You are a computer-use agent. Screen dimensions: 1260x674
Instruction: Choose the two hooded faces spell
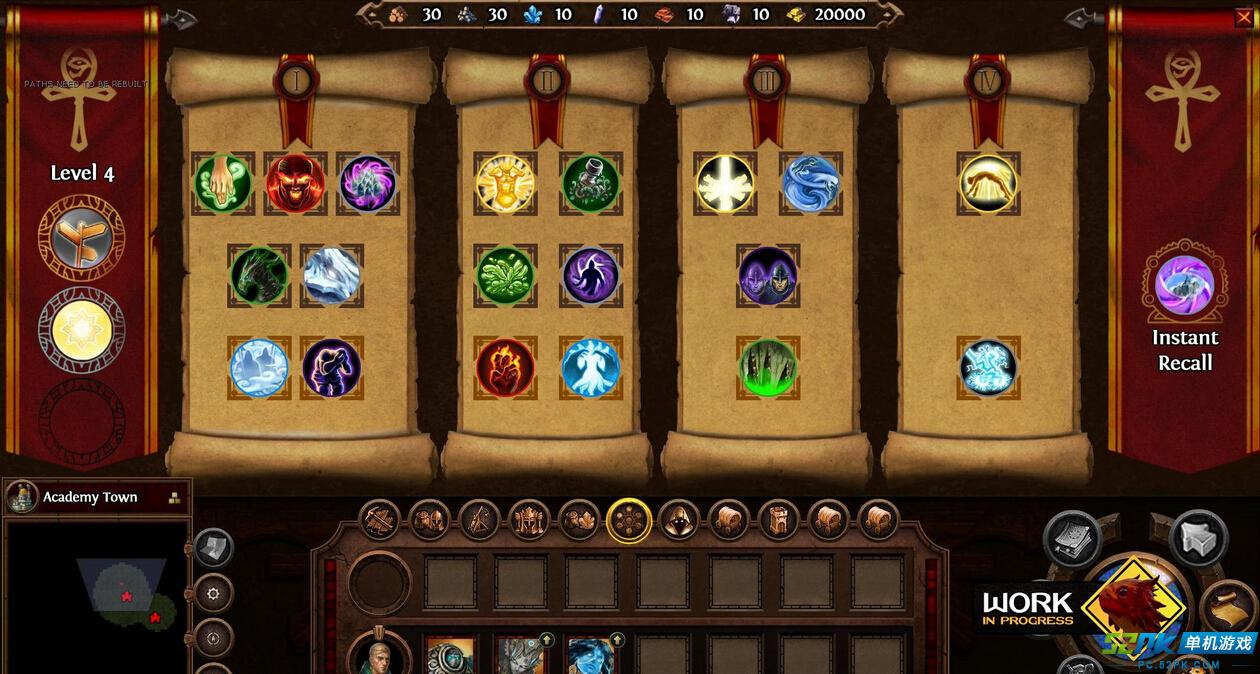(x=768, y=275)
